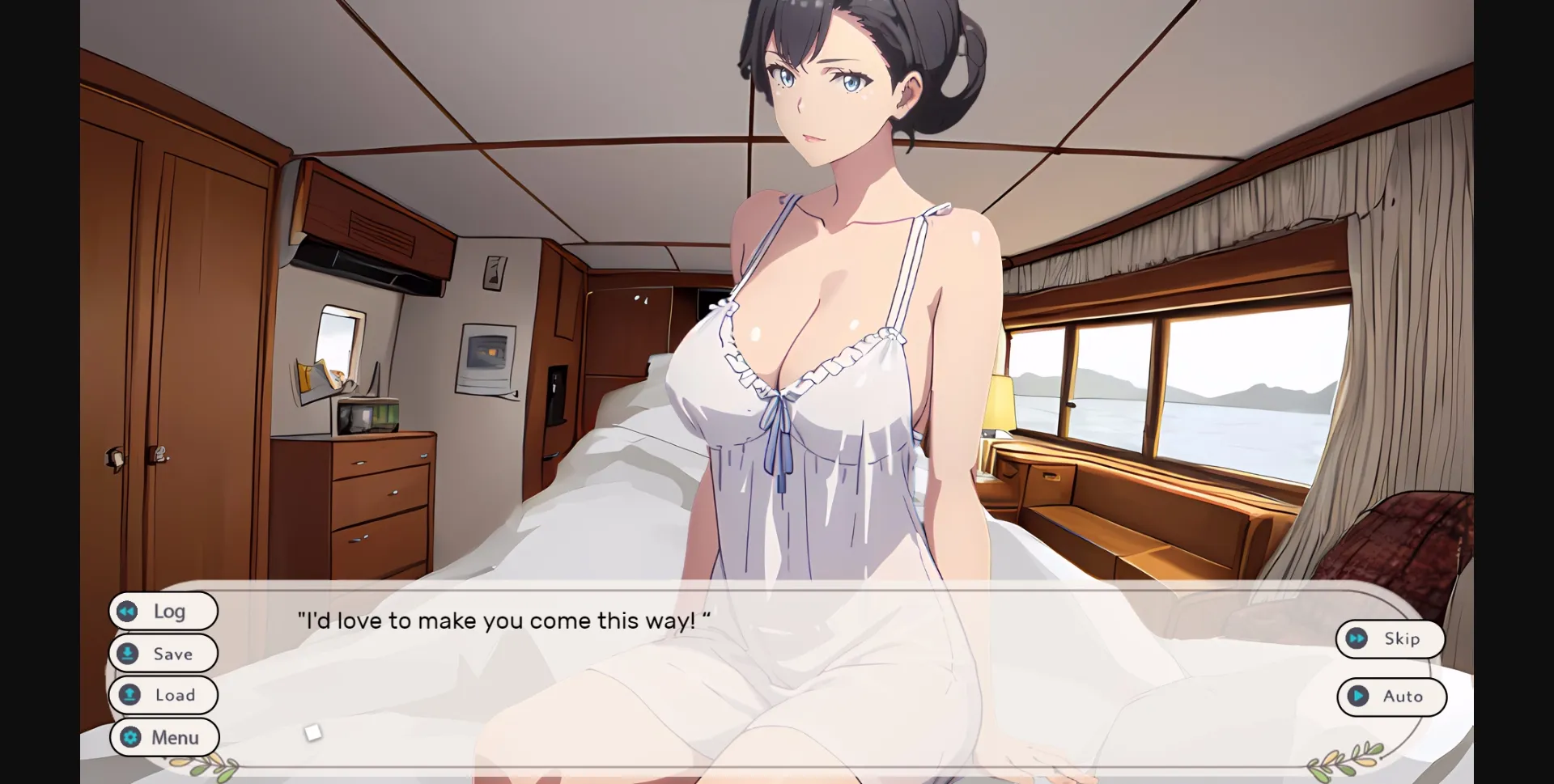
Task: Open settings via the gear icon on Menu
Action: tap(129, 737)
